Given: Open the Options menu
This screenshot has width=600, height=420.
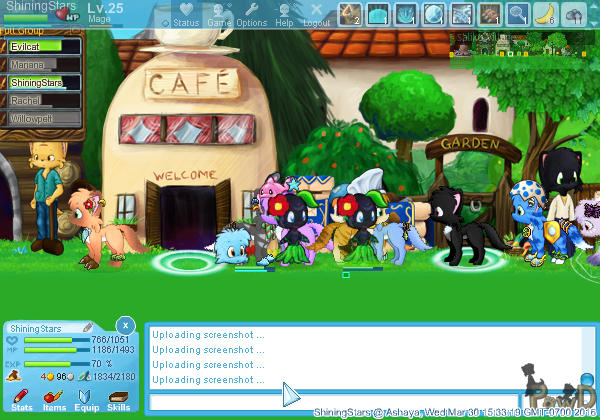Looking at the screenshot, I should pos(251,13).
